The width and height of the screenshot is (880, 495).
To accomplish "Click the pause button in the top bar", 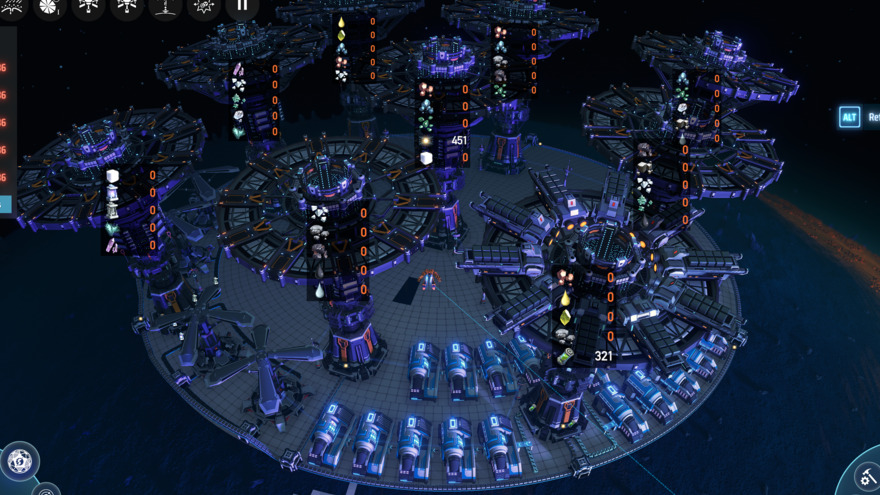I will tap(242, 7).
